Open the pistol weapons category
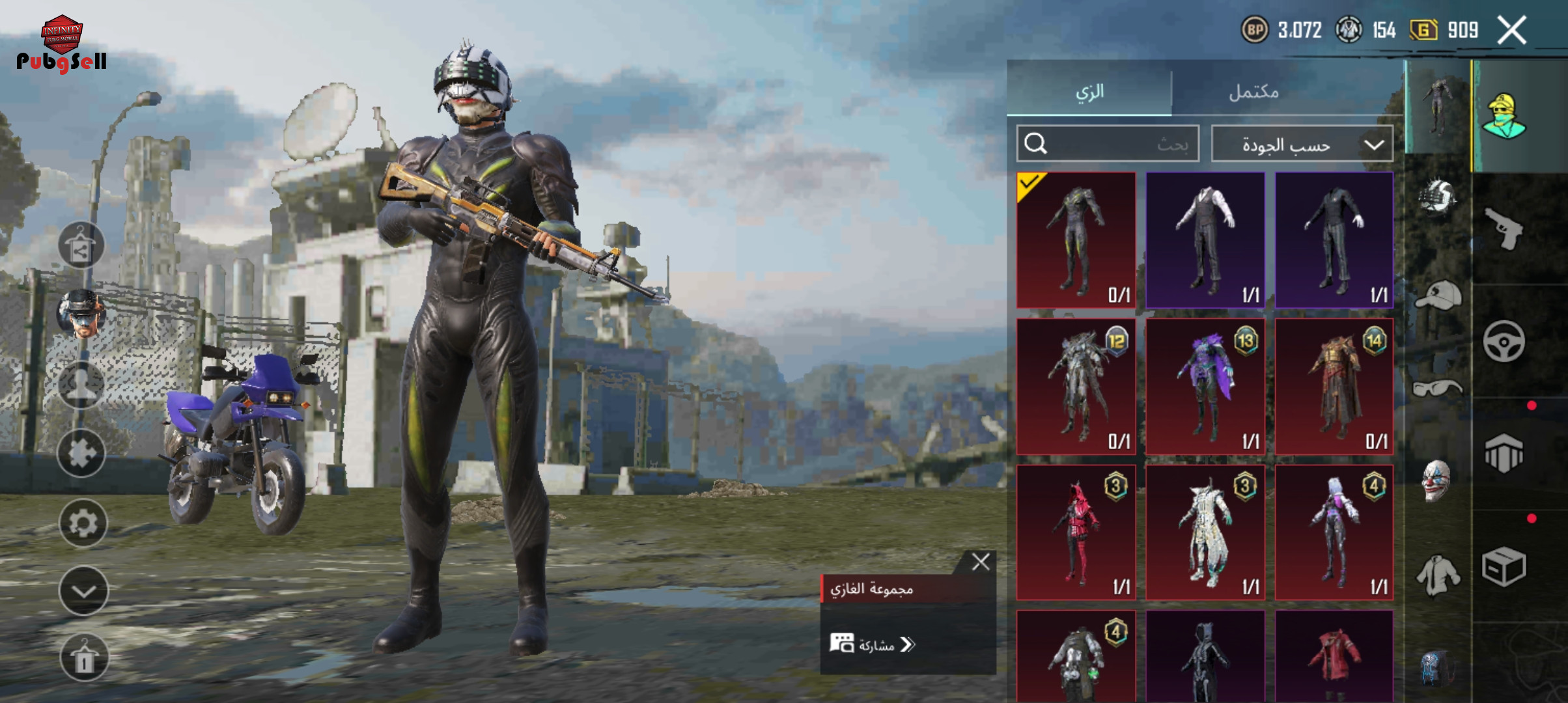1568x703 pixels. [1504, 228]
